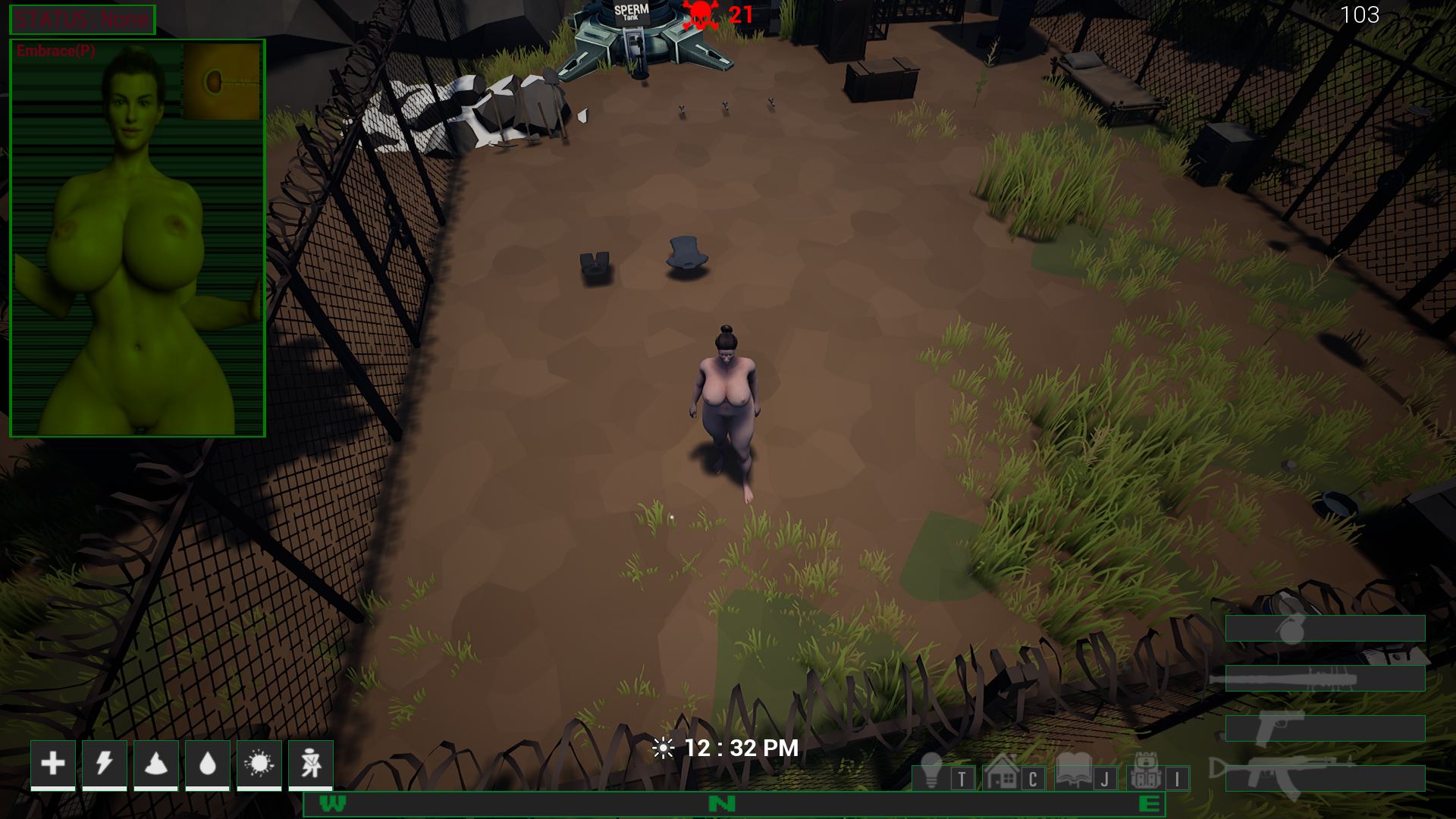Click the food slice hunger icon
1456x819 pixels.
point(156,764)
